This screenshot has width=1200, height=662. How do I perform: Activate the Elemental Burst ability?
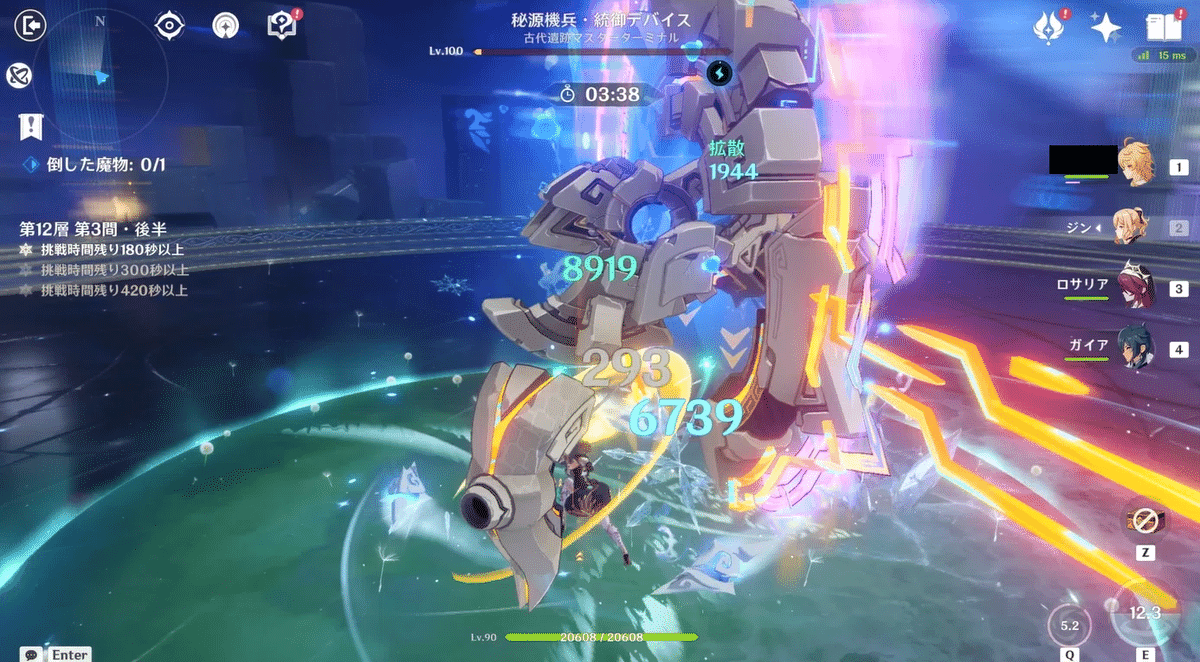point(1070,628)
